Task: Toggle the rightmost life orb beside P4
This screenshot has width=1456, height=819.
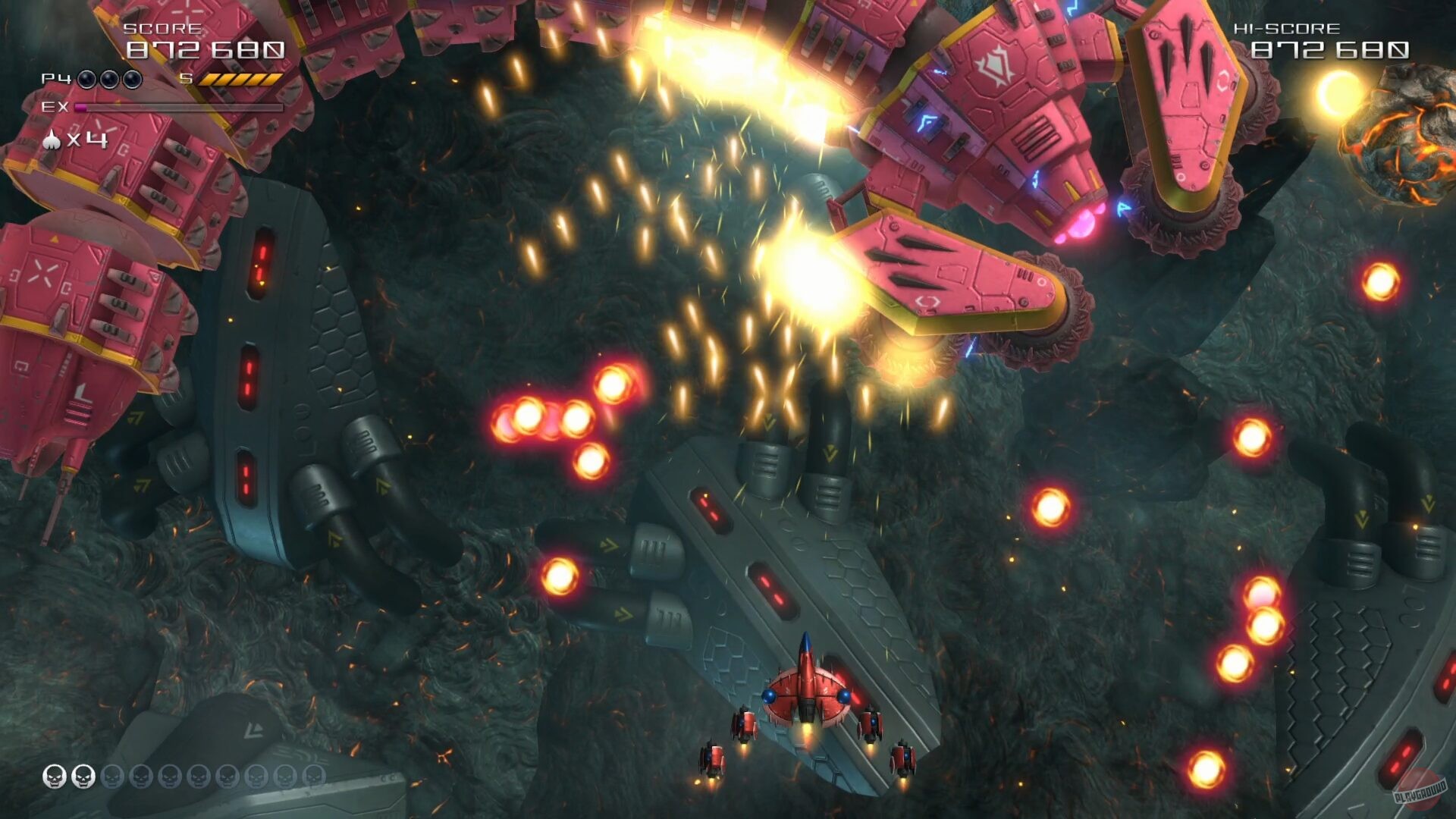Action: tap(130, 79)
